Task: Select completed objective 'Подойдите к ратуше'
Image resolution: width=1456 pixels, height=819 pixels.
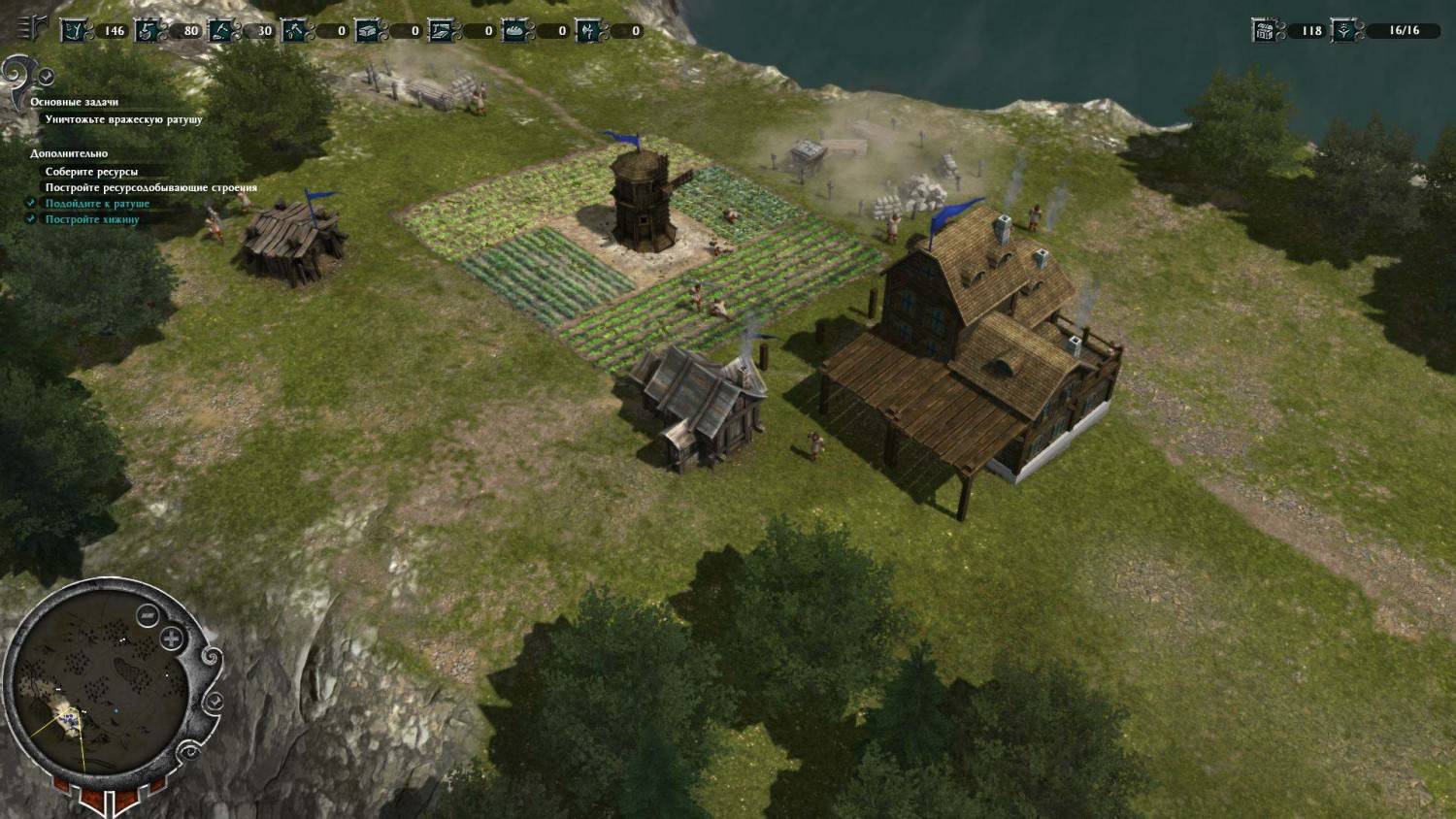Action: 97,204
